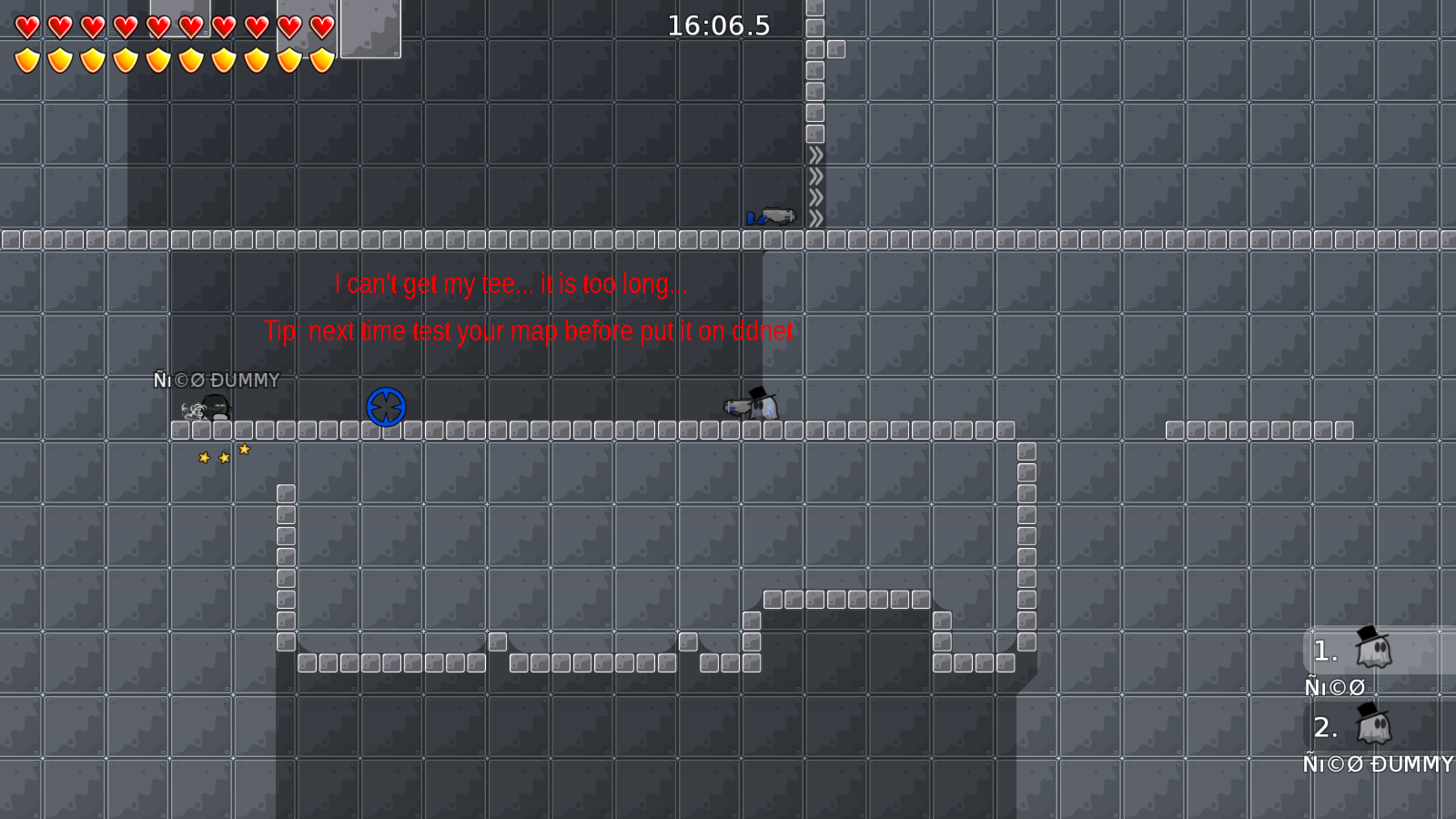
Task: Click the red broadcast text about the tee
Action: point(511,283)
